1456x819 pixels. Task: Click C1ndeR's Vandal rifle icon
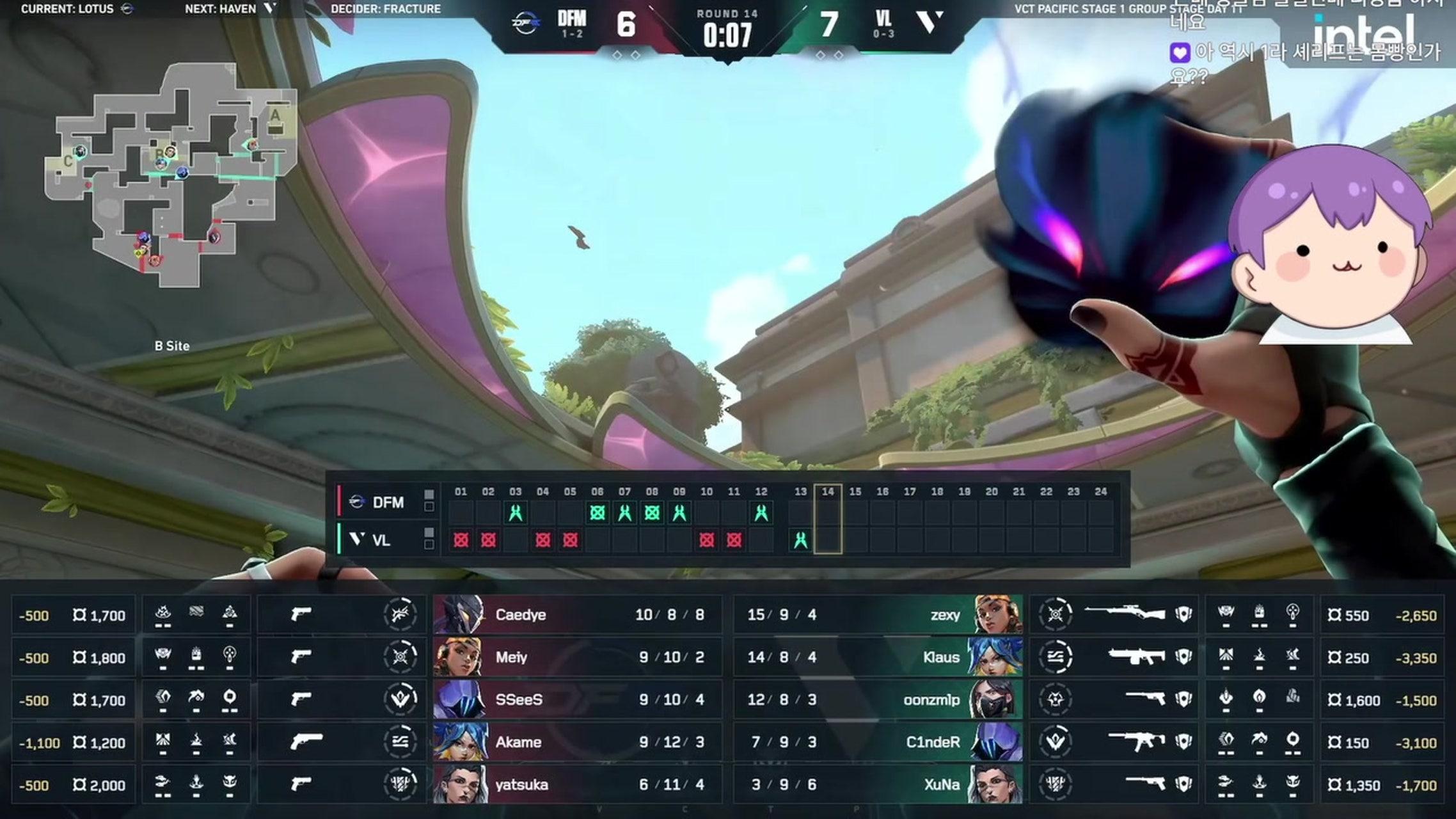[1136, 741]
